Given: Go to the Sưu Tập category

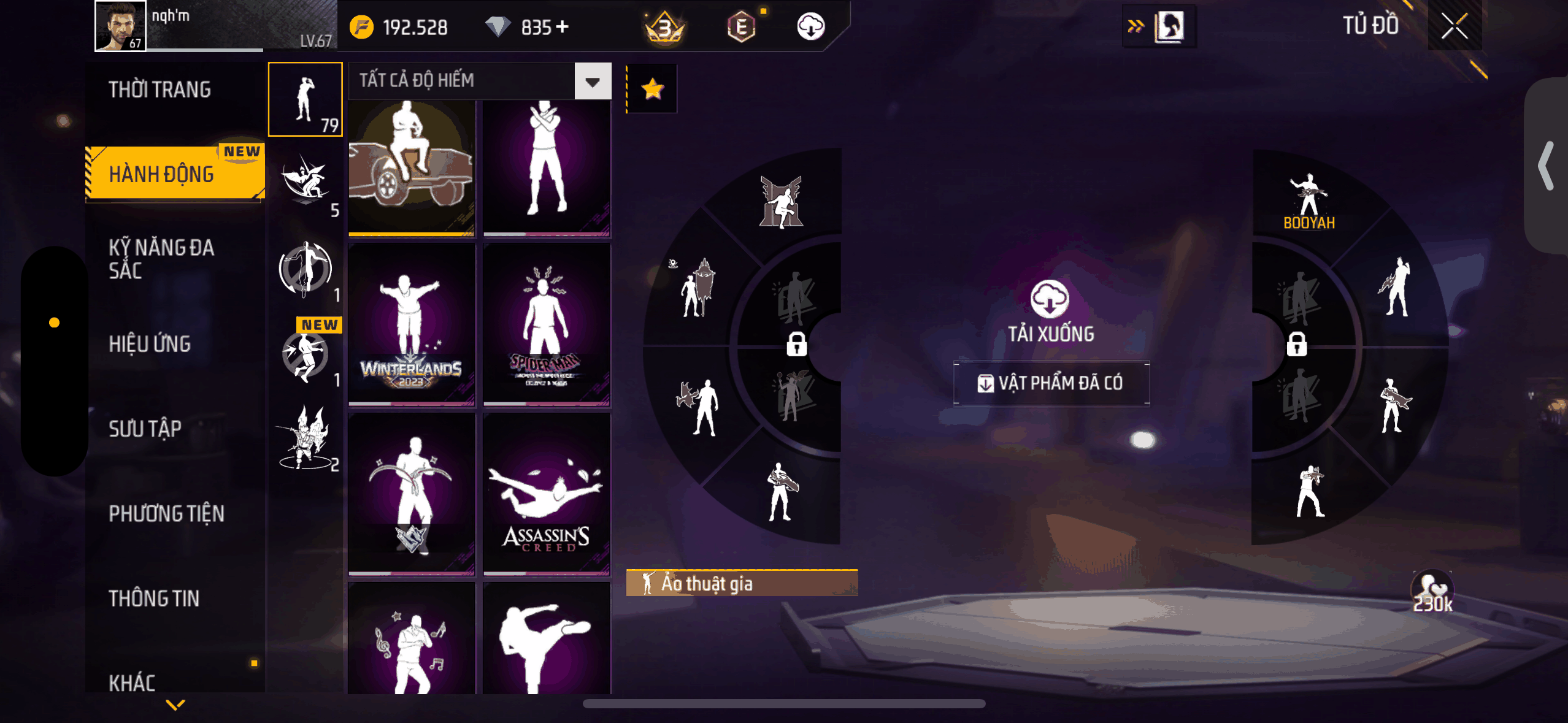Looking at the screenshot, I should (x=145, y=429).
